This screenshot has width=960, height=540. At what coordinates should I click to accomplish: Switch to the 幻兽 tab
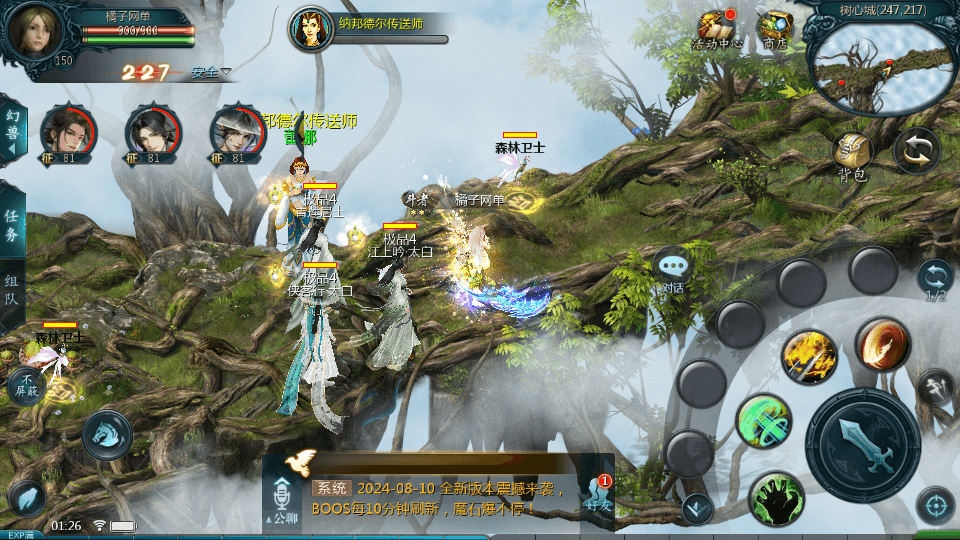pos(13,131)
